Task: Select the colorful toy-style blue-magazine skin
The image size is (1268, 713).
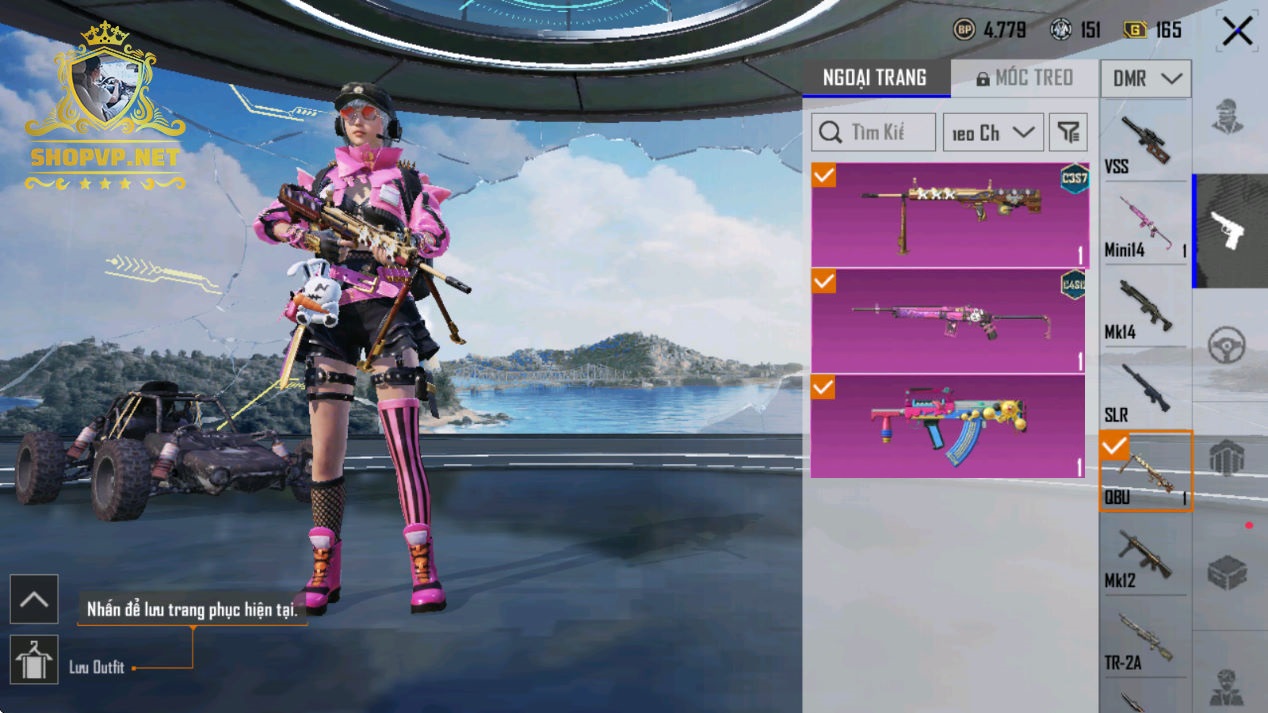Action: click(948, 426)
